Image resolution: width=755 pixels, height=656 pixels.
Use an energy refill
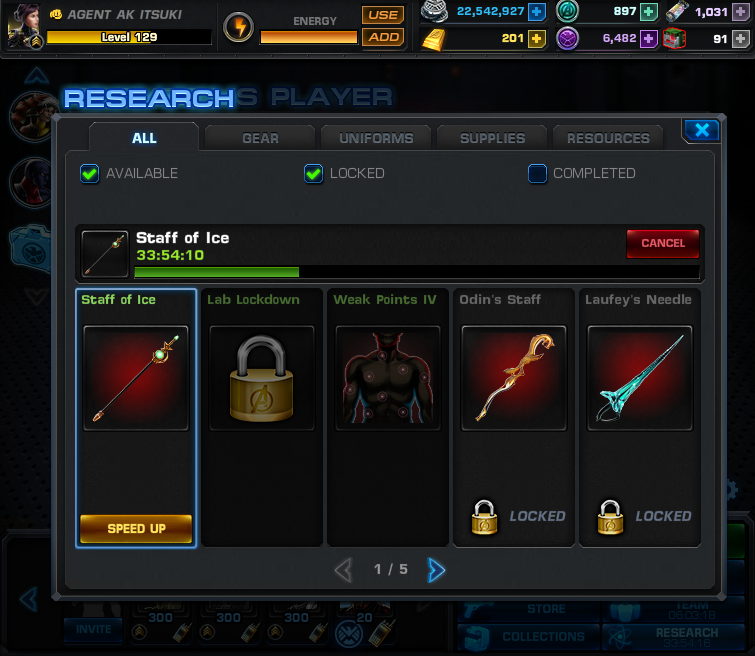[382, 15]
